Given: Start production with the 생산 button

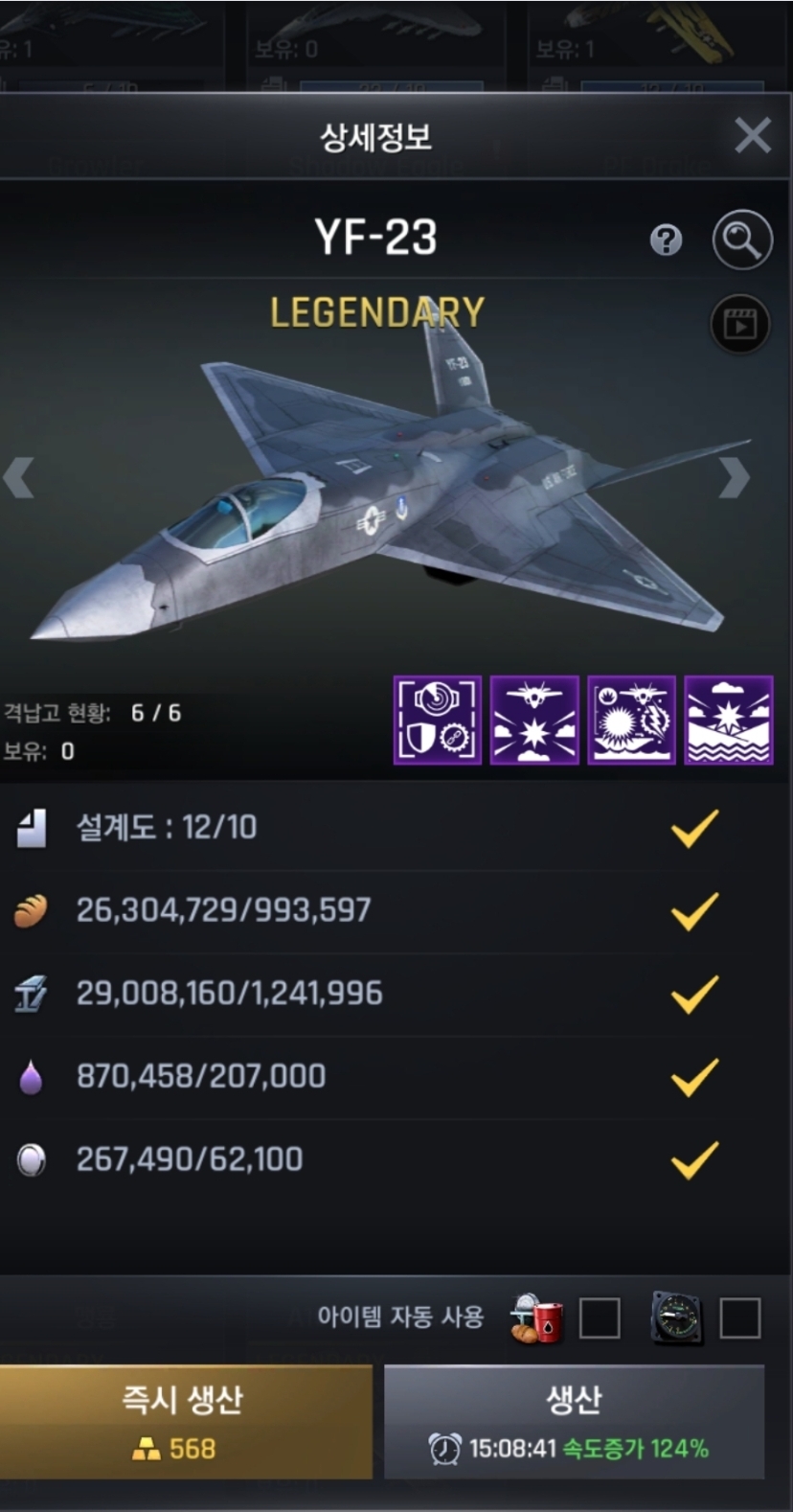Looking at the screenshot, I should (574, 1422).
